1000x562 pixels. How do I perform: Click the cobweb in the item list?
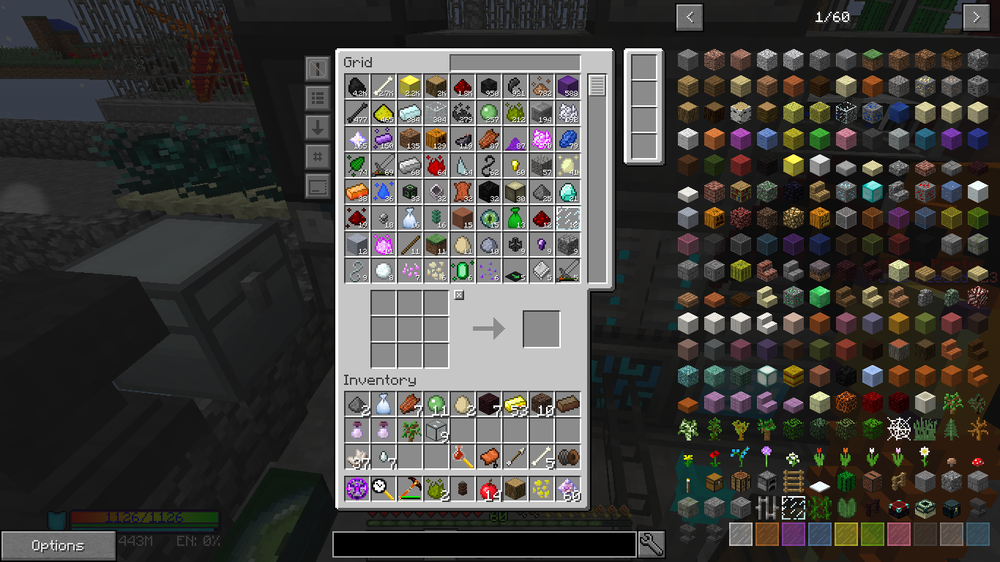coord(899,428)
